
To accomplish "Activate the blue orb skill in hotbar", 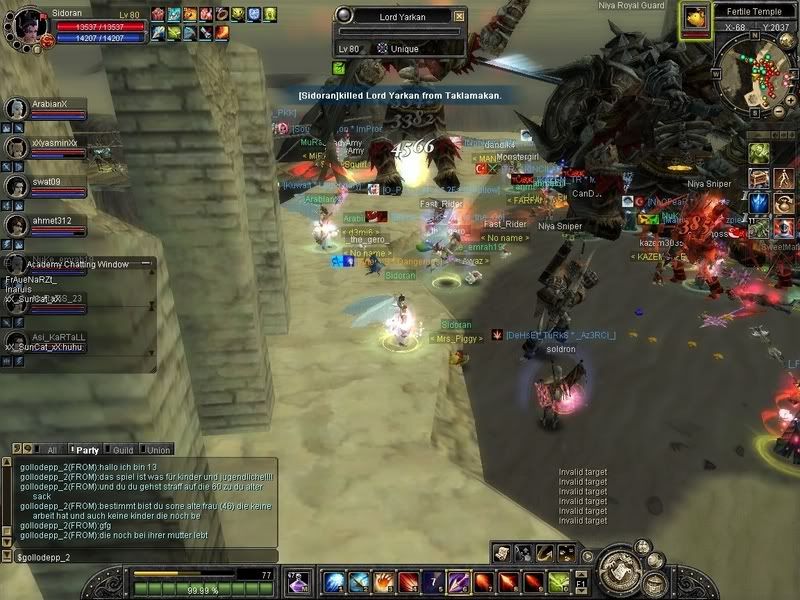I will (x=333, y=581).
